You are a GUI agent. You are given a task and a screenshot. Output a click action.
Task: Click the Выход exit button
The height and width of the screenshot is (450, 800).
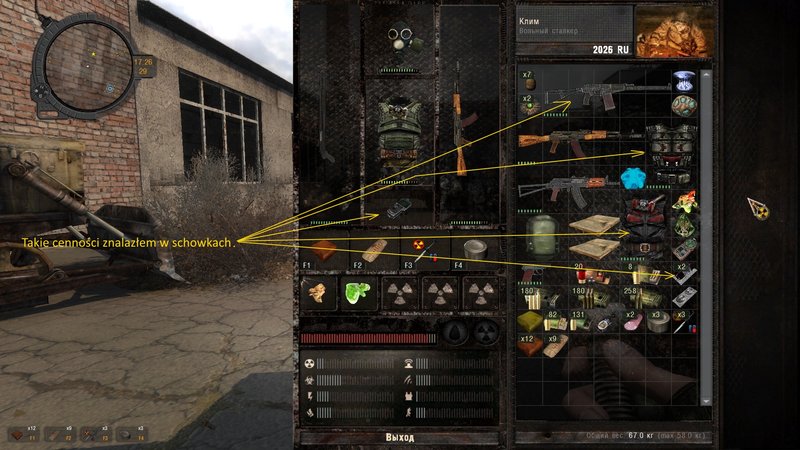[x=399, y=438]
